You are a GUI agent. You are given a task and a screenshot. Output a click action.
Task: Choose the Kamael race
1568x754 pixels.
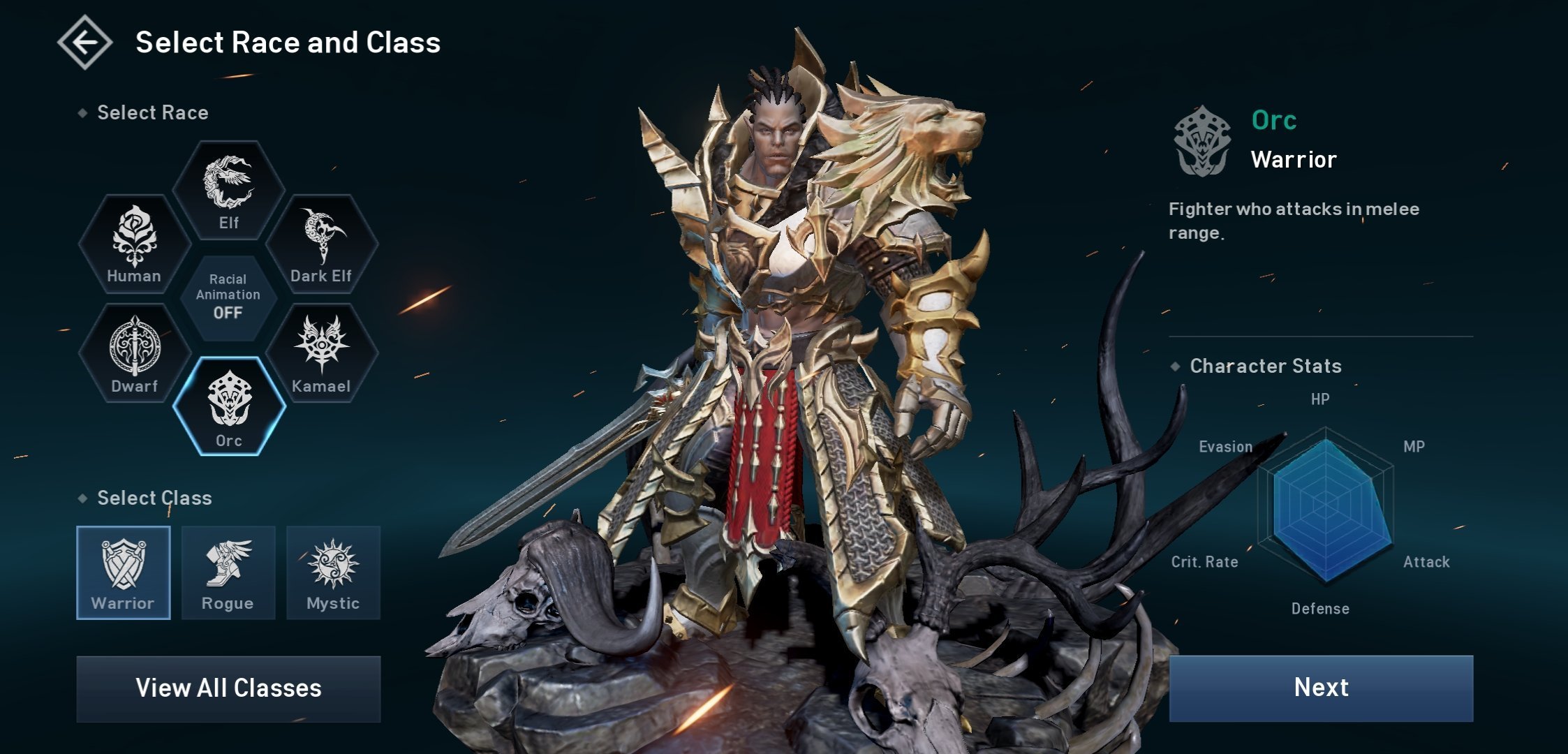click(x=322, y=353)
